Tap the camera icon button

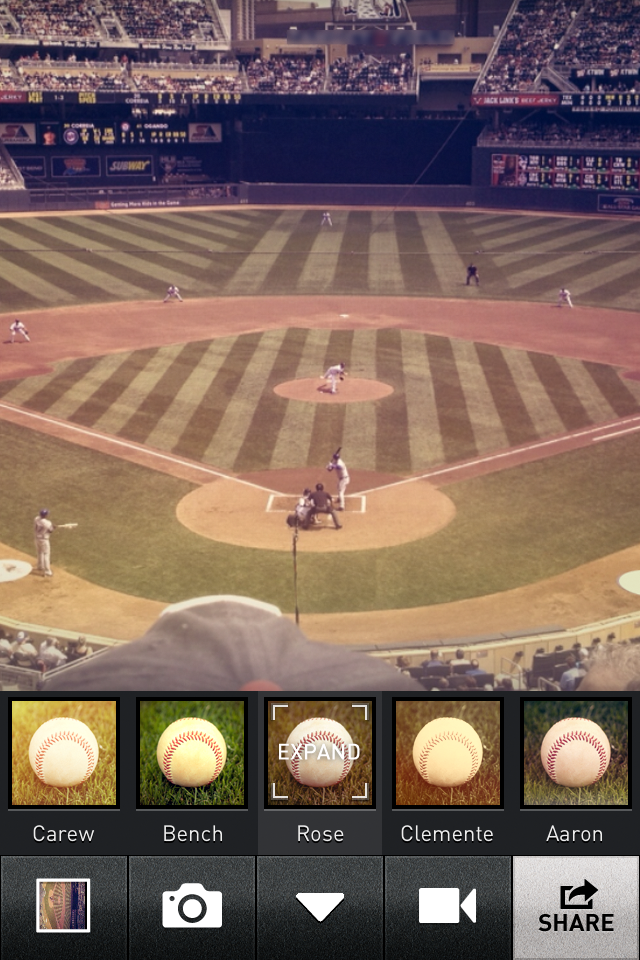(192, 906)
